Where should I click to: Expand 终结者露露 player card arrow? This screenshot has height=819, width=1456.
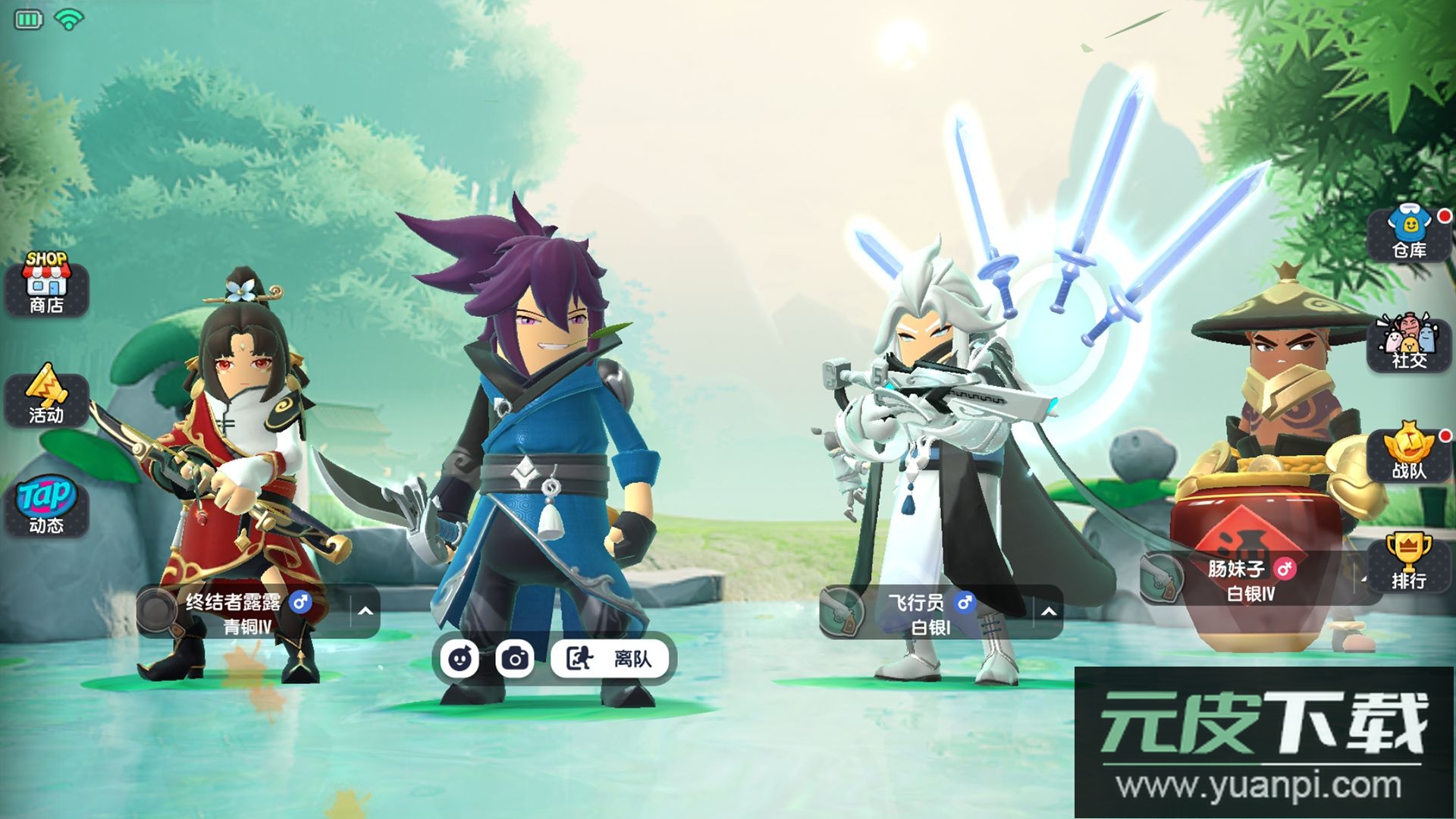click(366, 611)
